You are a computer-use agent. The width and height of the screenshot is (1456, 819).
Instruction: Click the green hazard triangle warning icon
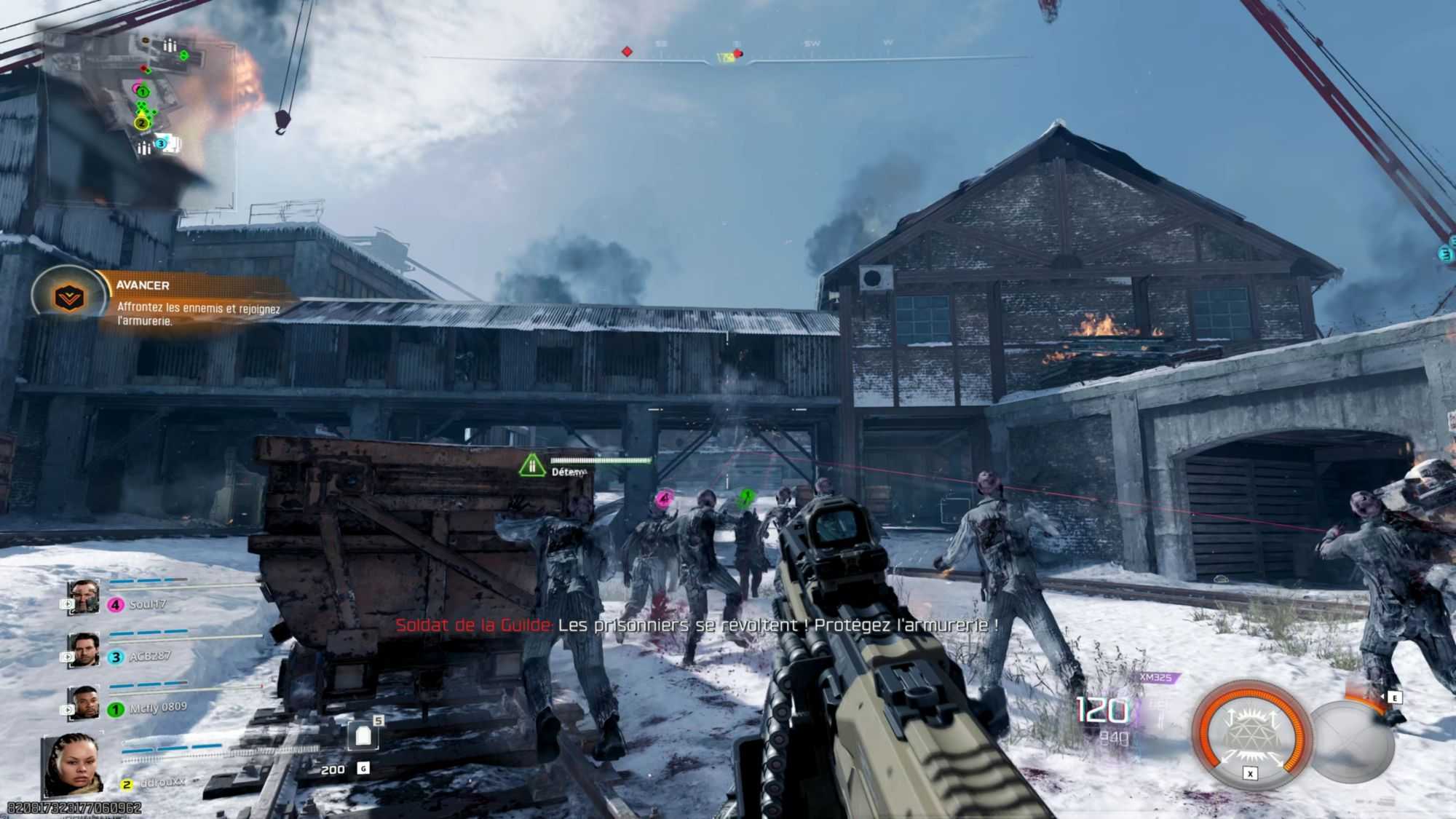click(x=532, y=464)
